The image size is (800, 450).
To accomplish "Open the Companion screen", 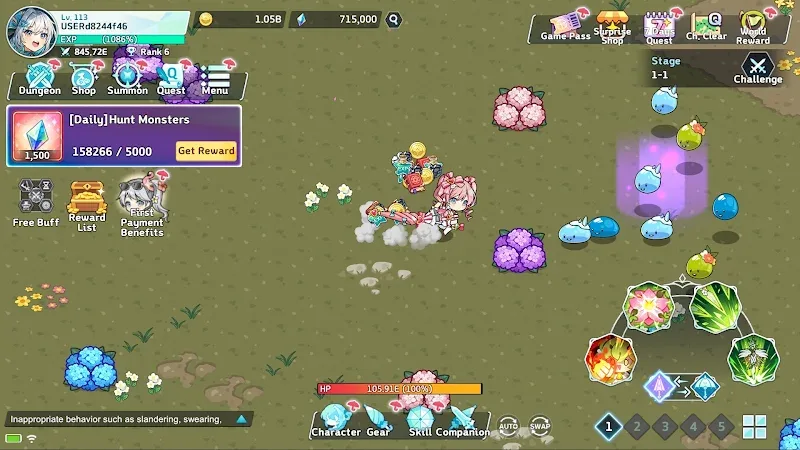I will pyautogui.click(x=462, y=421).
